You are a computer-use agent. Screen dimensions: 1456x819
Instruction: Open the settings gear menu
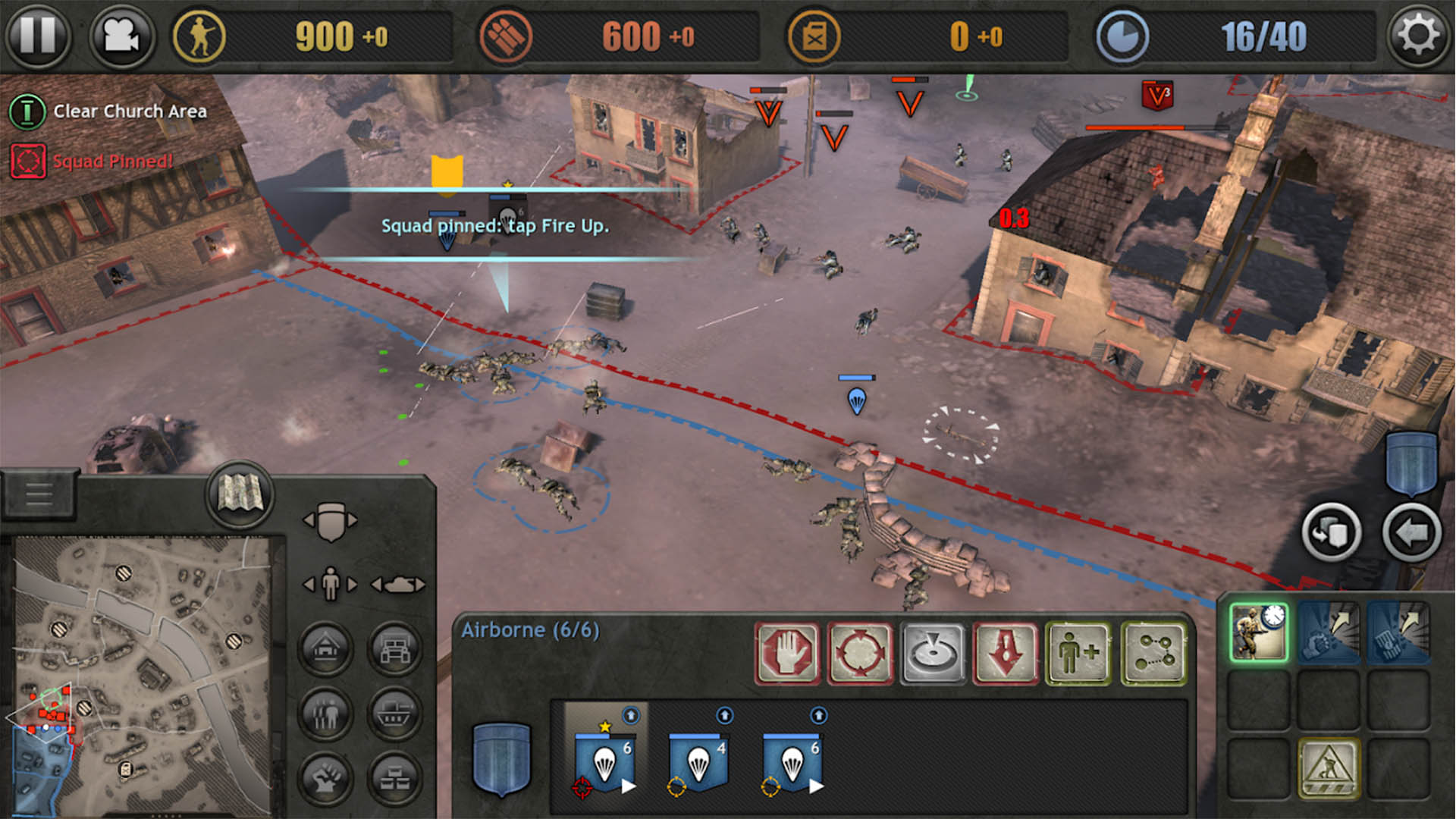coord(1418,35)
